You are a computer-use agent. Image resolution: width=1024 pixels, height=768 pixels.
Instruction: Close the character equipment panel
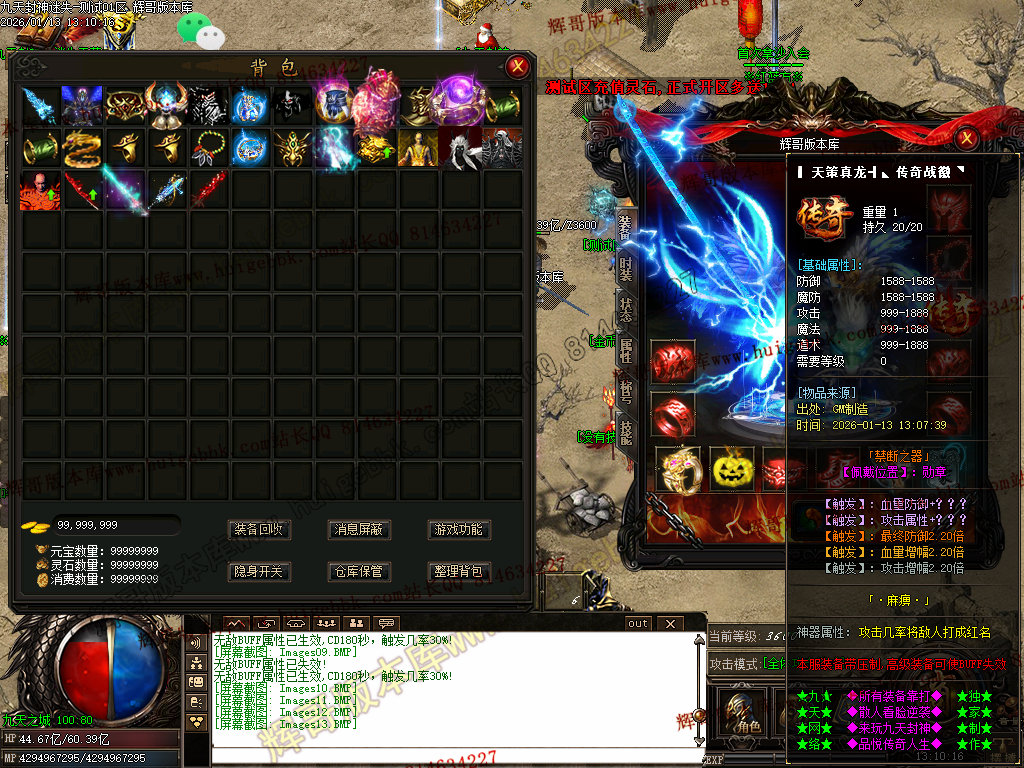(x=967, y=138)
